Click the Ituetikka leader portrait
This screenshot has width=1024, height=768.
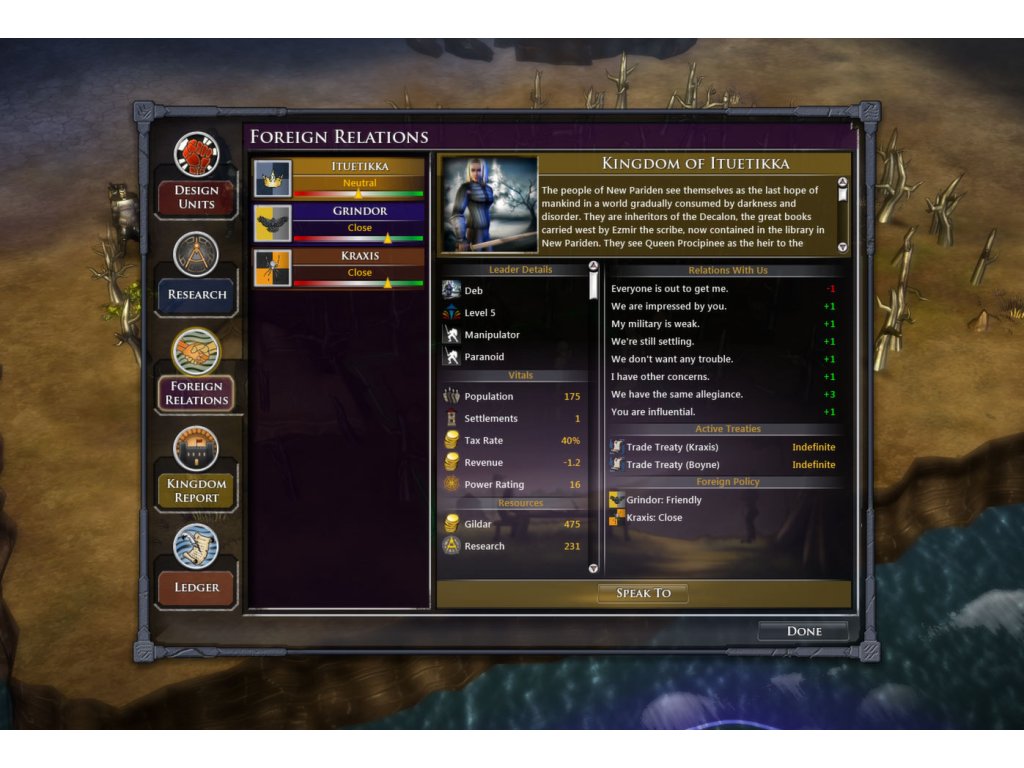[490, 203]
